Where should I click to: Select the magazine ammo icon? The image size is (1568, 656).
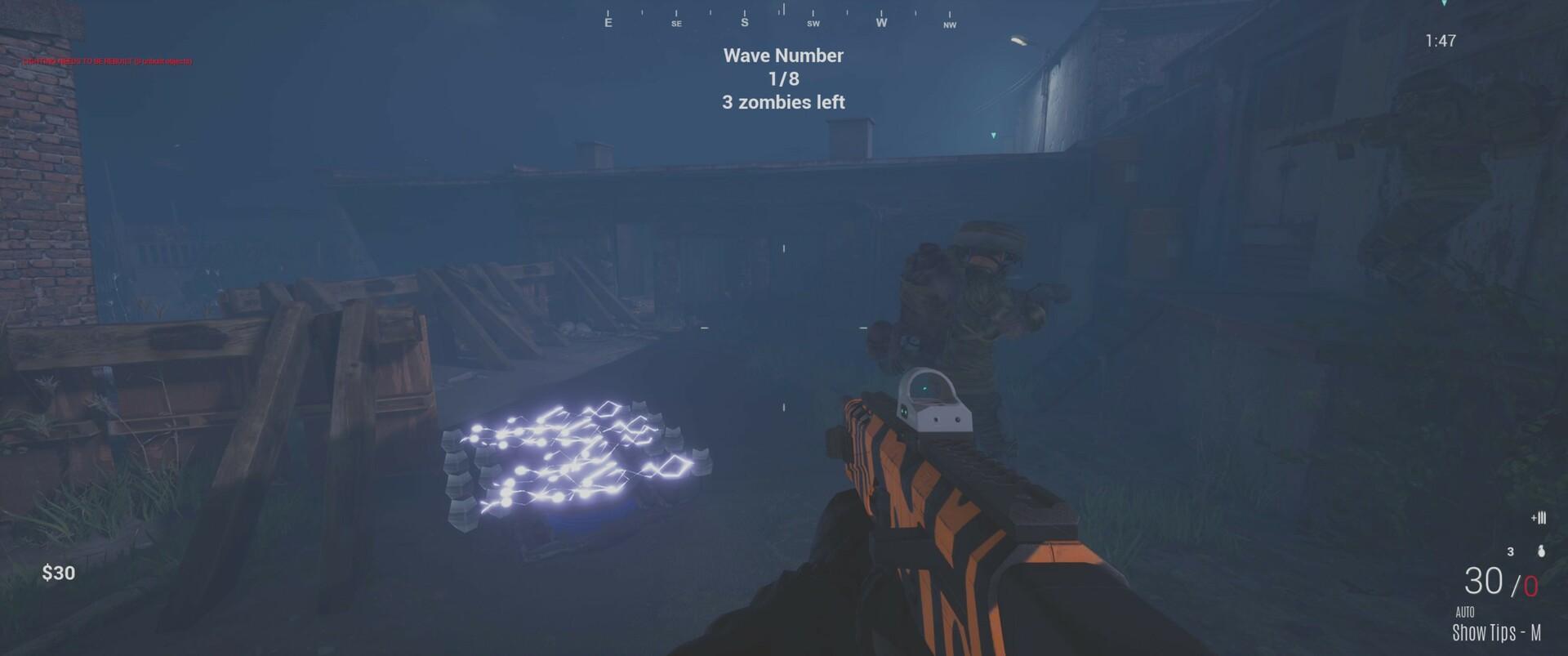pos(1537,519)
